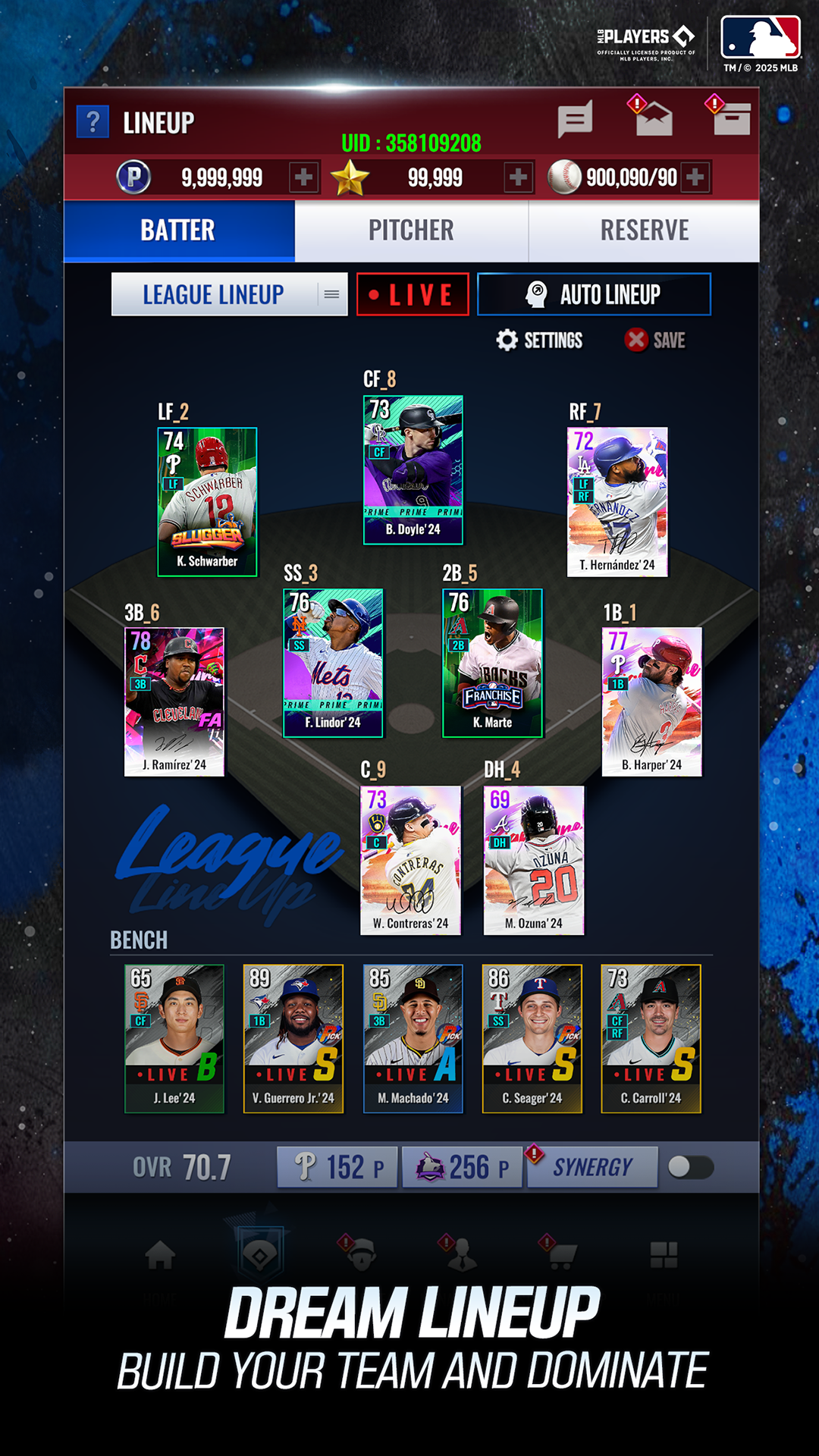Open the Reserve tab
This screenshot has height=1456, width=819.
point(645,231)
